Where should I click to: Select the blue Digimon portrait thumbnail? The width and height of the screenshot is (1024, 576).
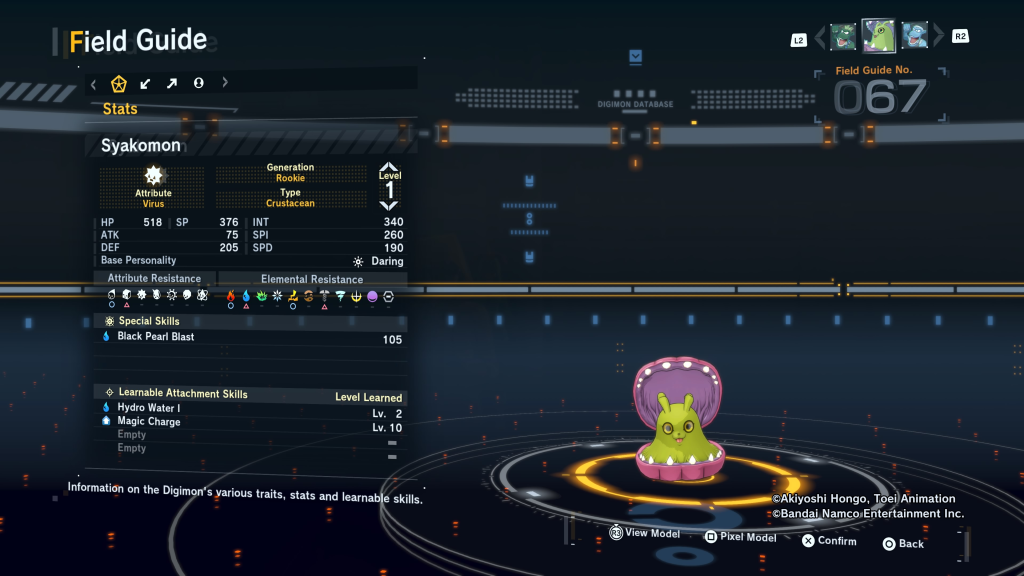[x=914, y=37]
